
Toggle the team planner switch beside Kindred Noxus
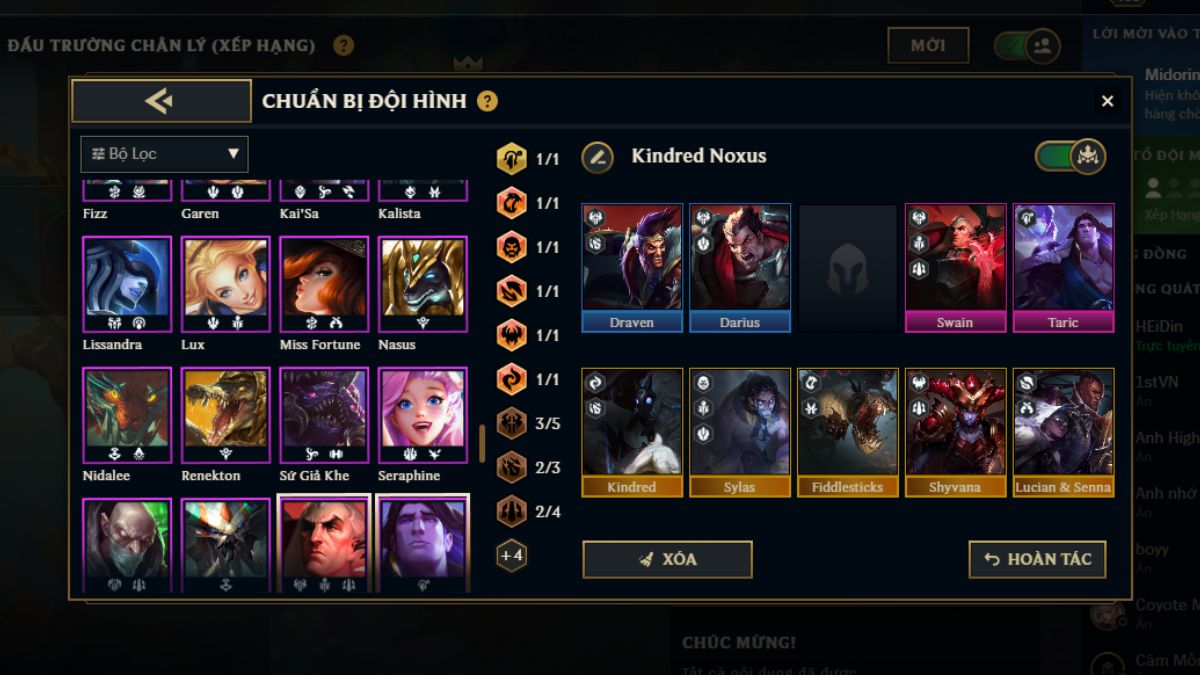(x=1070, y=156)
